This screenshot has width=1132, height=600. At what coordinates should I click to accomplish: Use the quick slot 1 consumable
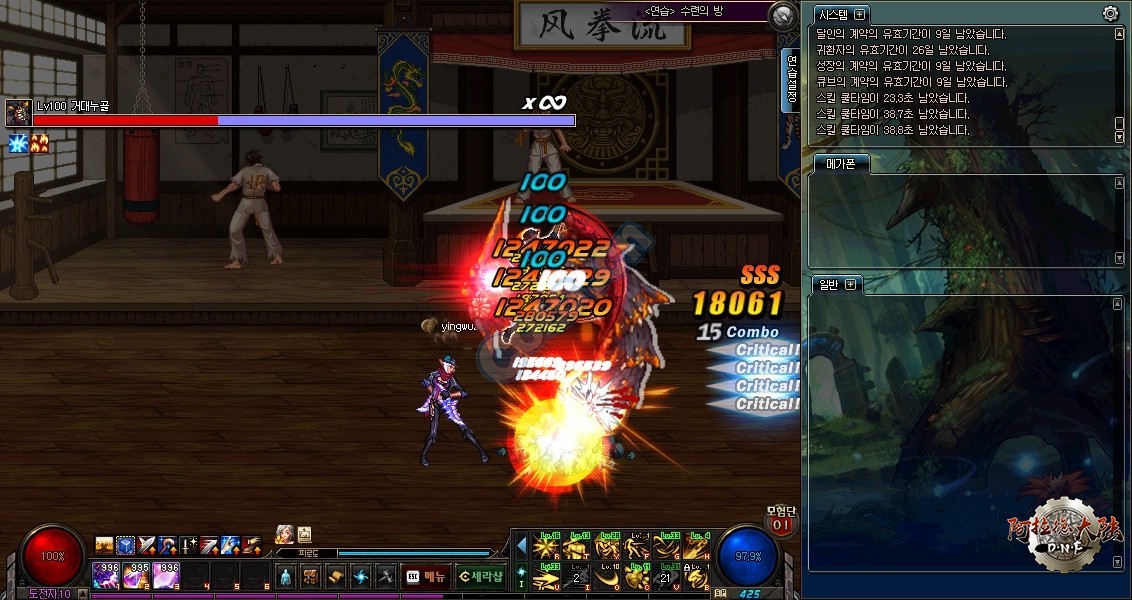(x=106, y=575)
